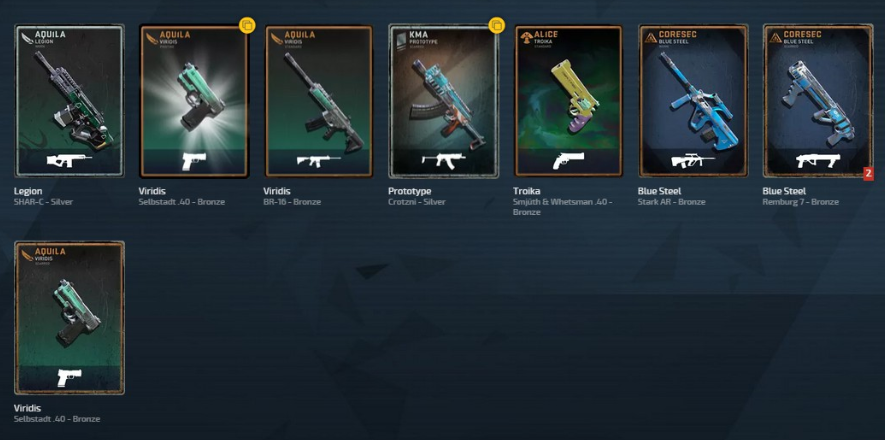Image resolution: width=885 pixels, height=440 pixels.
Task: Choose the Blue Steel Remburg 7 card
Action: pos(816,100)
